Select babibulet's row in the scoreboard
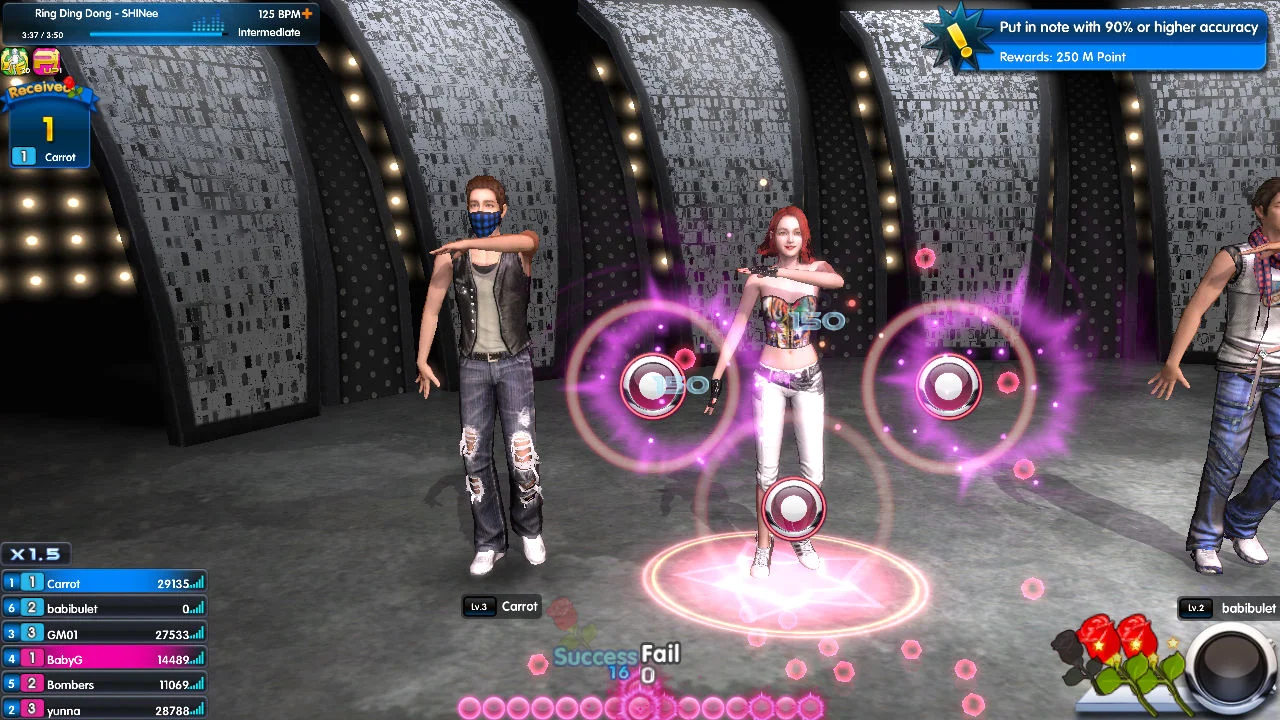1280x720 pixels. (104, 608)
